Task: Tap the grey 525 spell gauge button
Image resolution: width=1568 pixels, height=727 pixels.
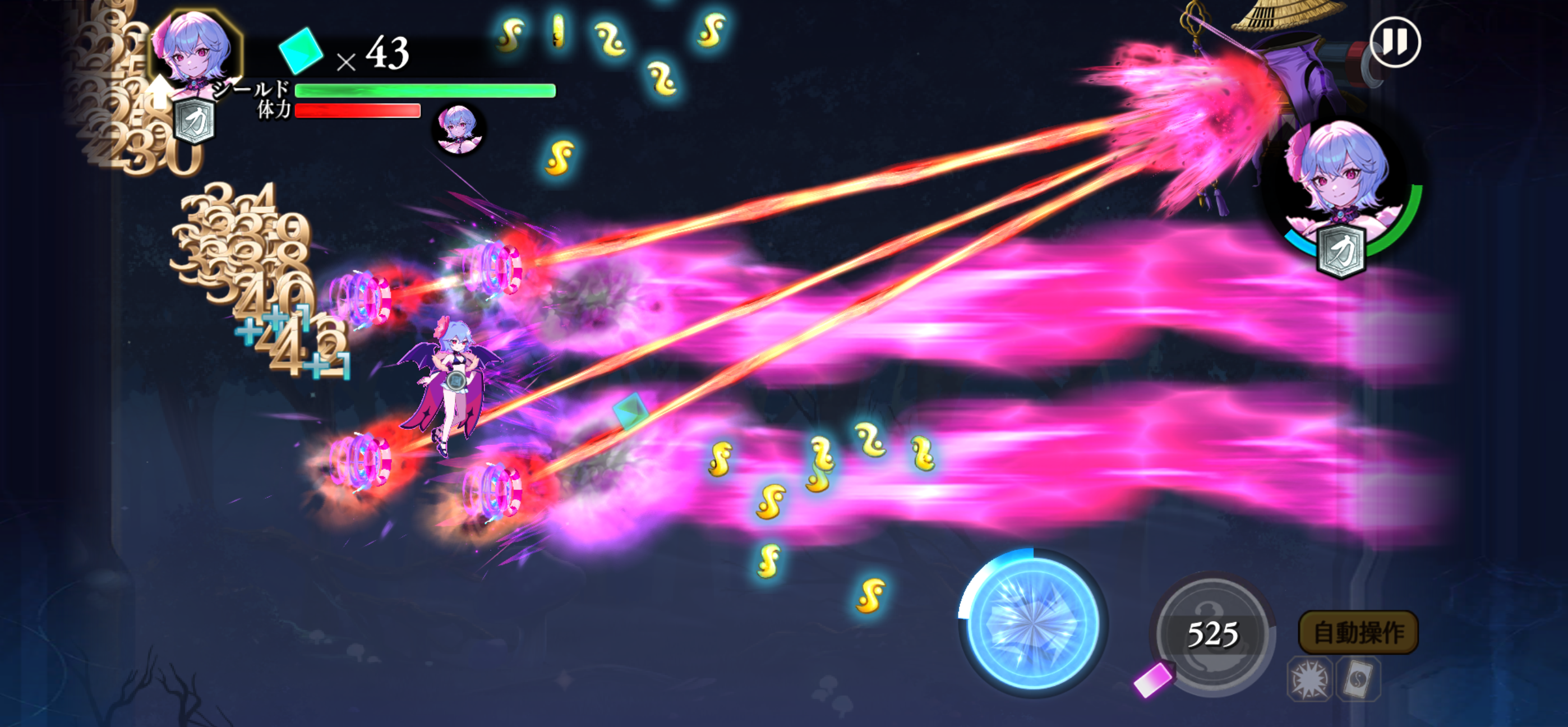Action: 1212,634
